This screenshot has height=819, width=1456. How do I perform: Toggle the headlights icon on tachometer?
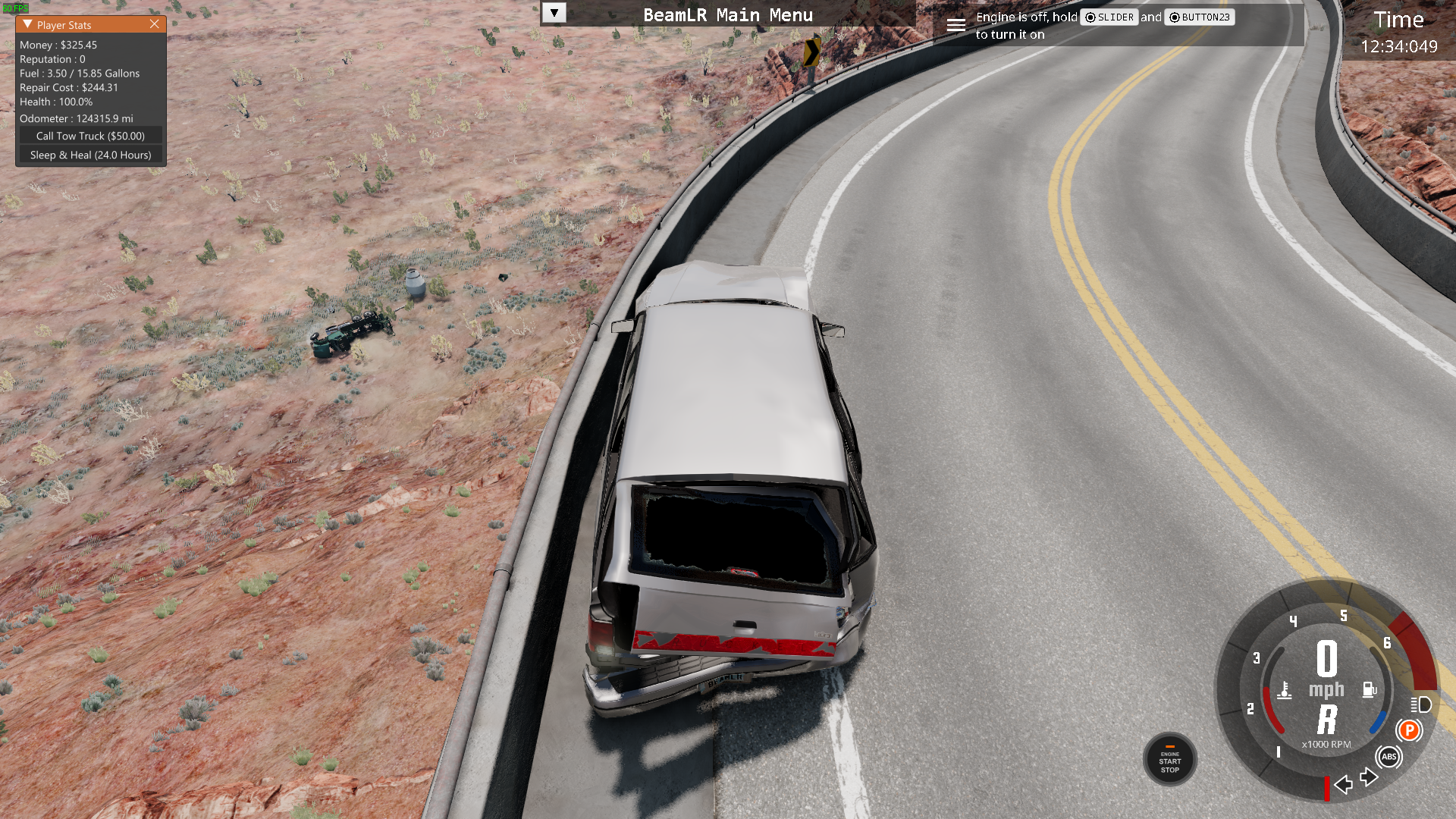point(1421,705)
